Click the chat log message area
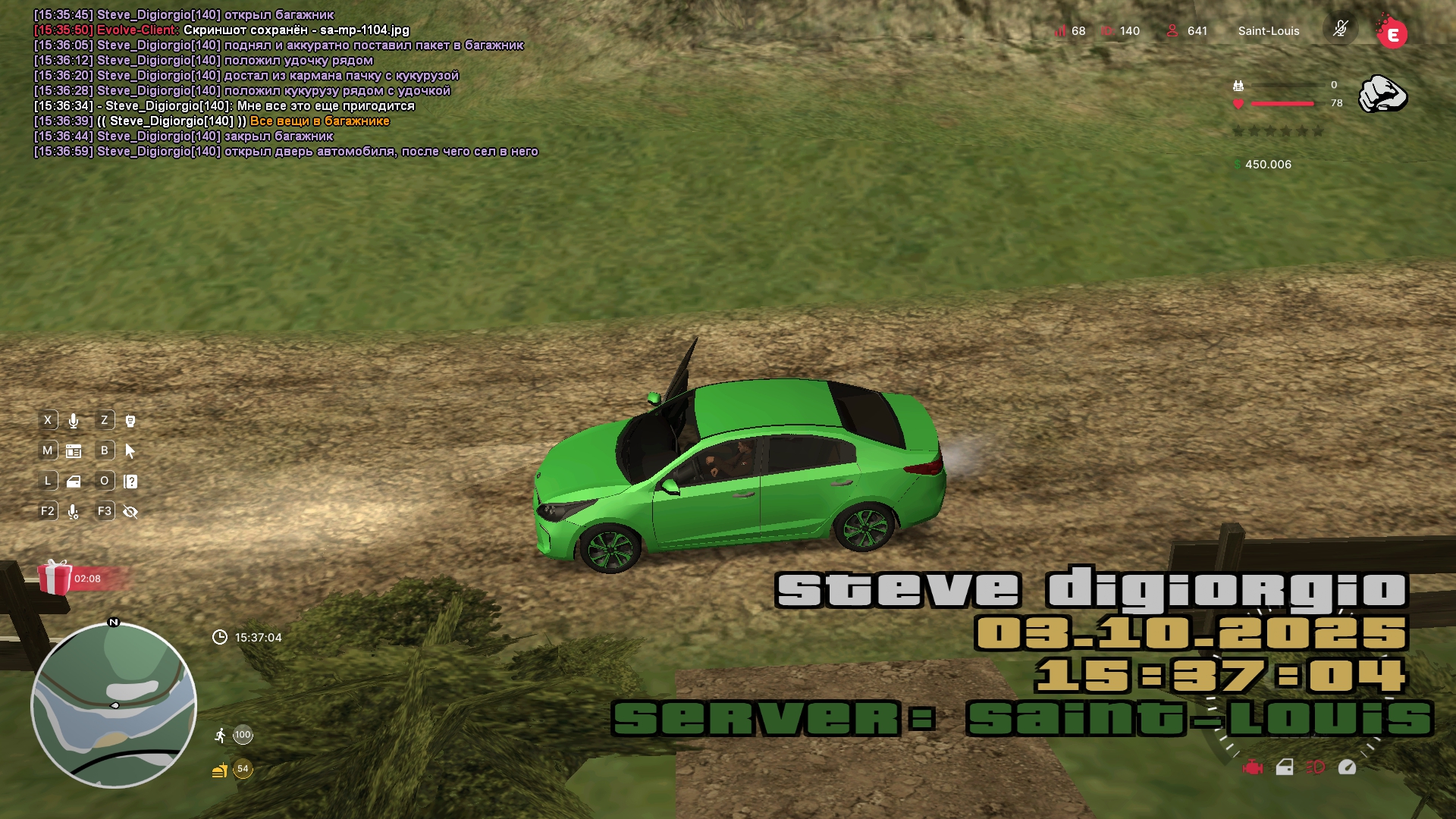Screen dimensions: 1456x819 tap(286, 83)
